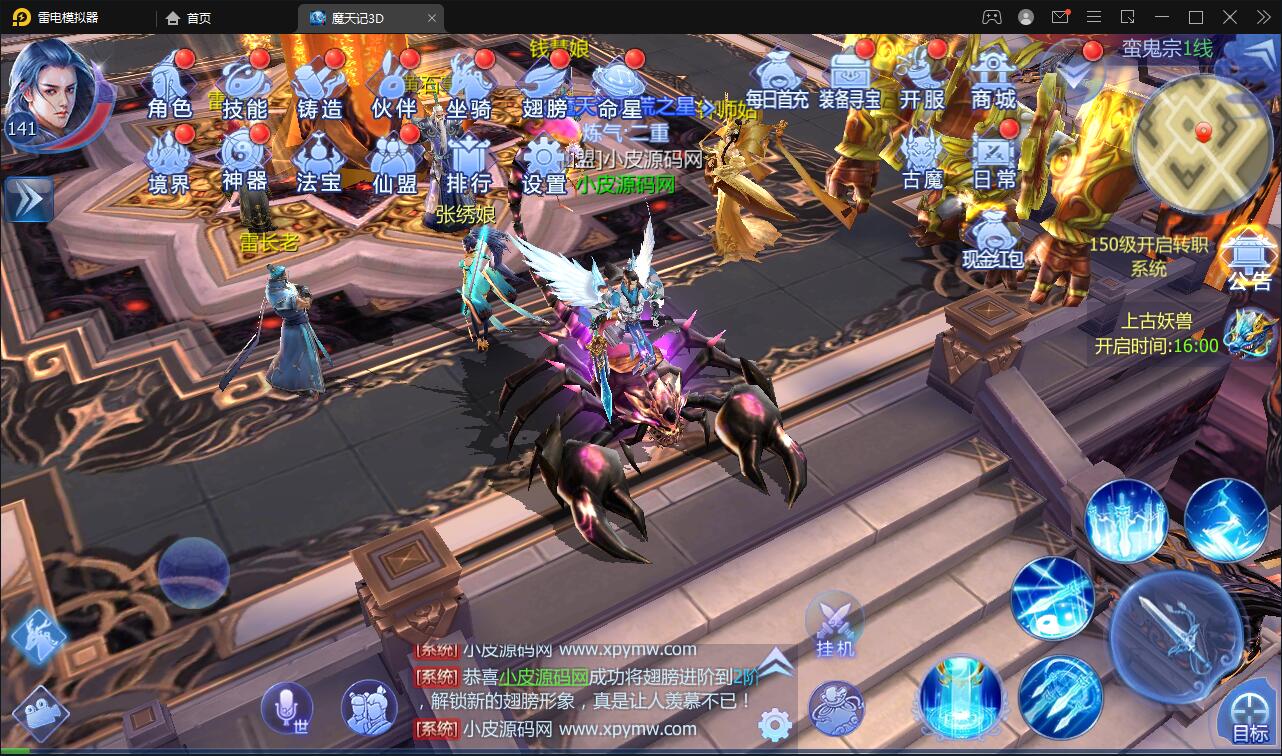Open the 仙盟 guild window
Screen dimensions: 1282x756
(x=394, y=160)
